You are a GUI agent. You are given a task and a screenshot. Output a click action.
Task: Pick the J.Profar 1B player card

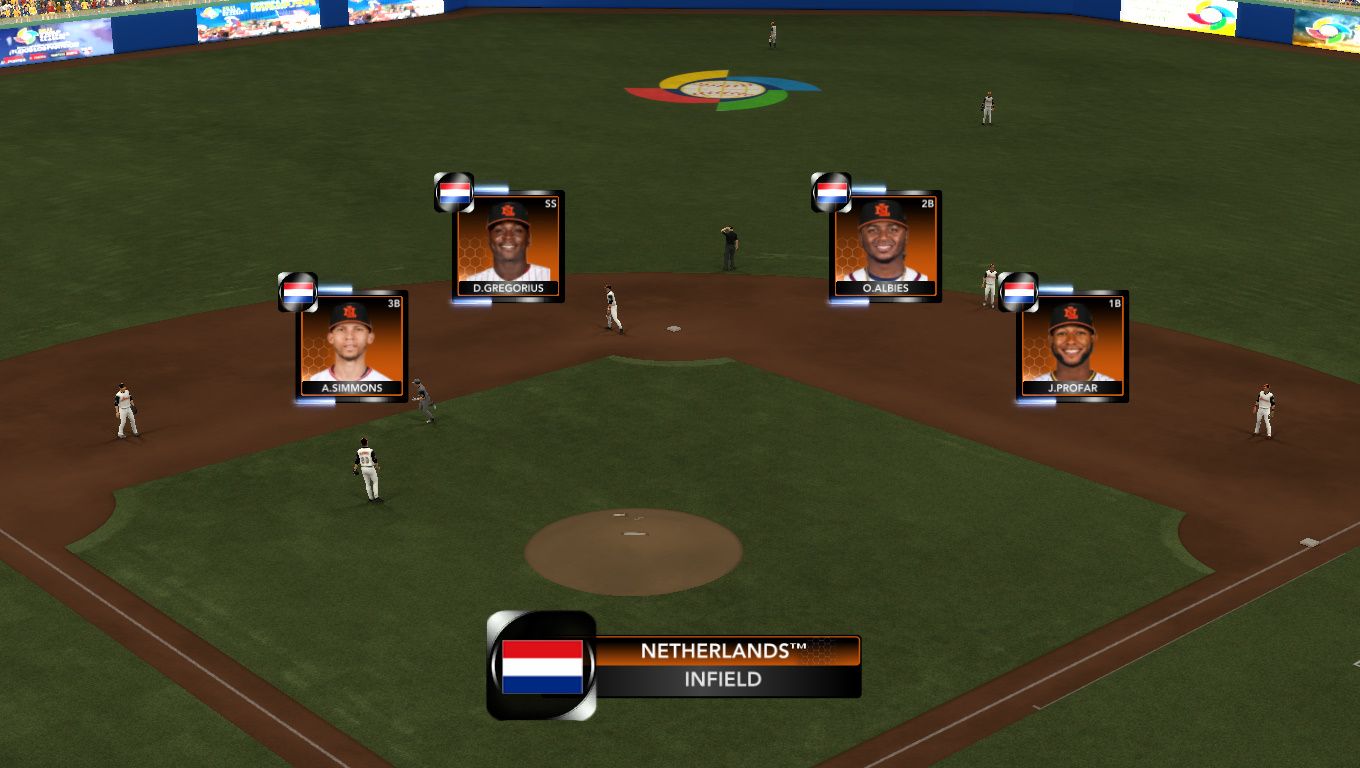(1073, 346)
